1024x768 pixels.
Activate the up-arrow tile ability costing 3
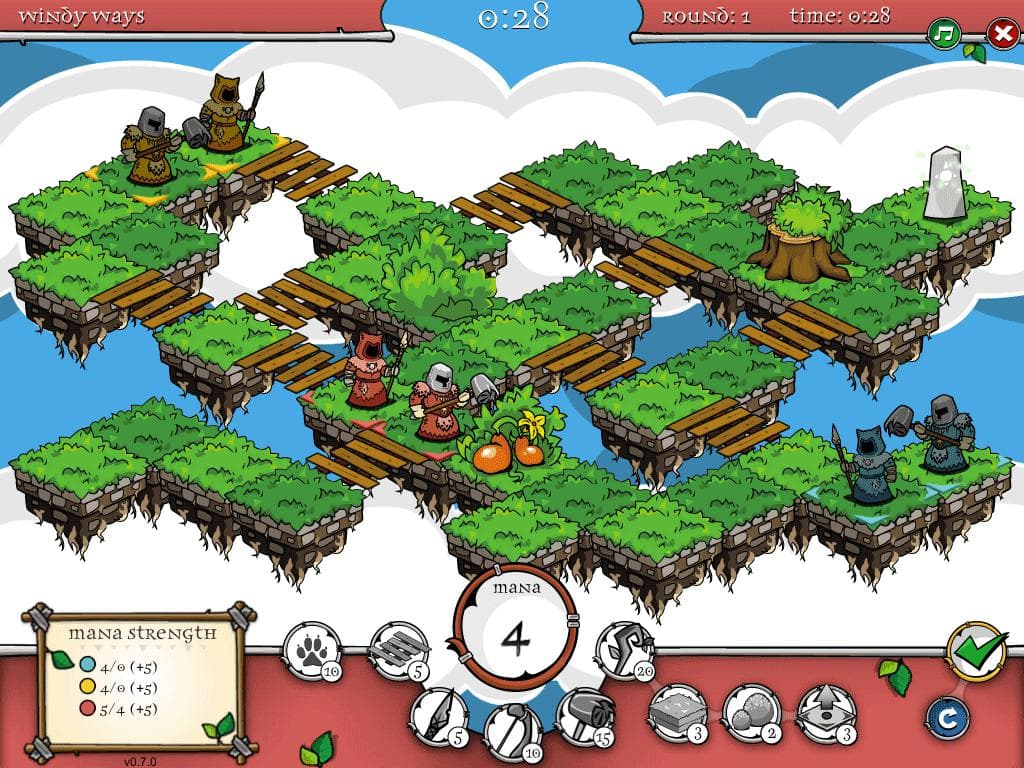[825, 713]
